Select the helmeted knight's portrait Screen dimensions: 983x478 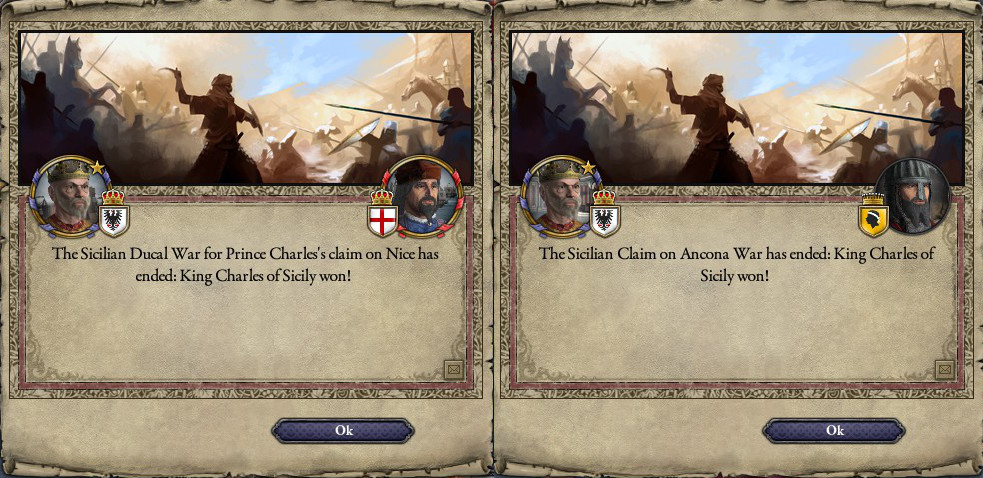click(x=913, y=194)
